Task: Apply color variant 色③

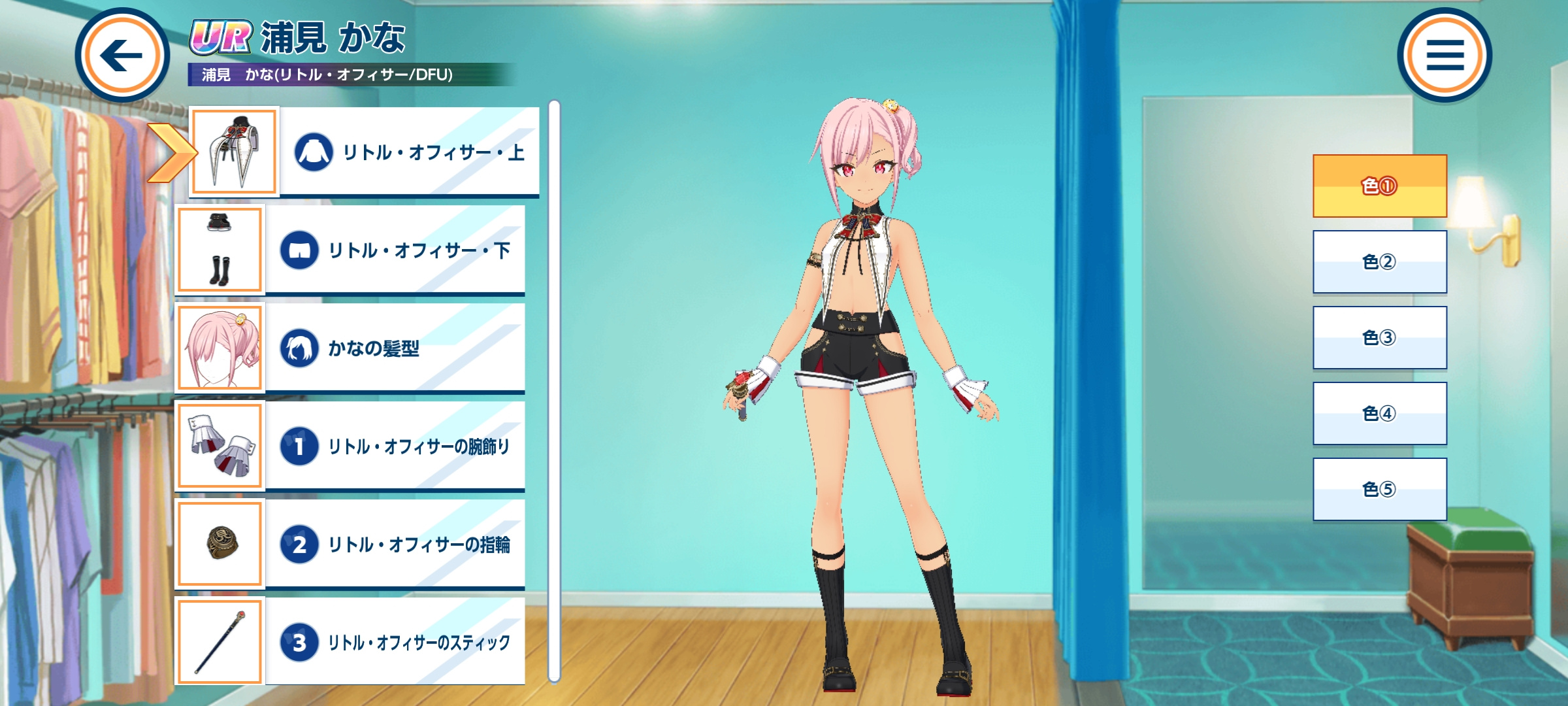Action: click(x=1380, y=338)
